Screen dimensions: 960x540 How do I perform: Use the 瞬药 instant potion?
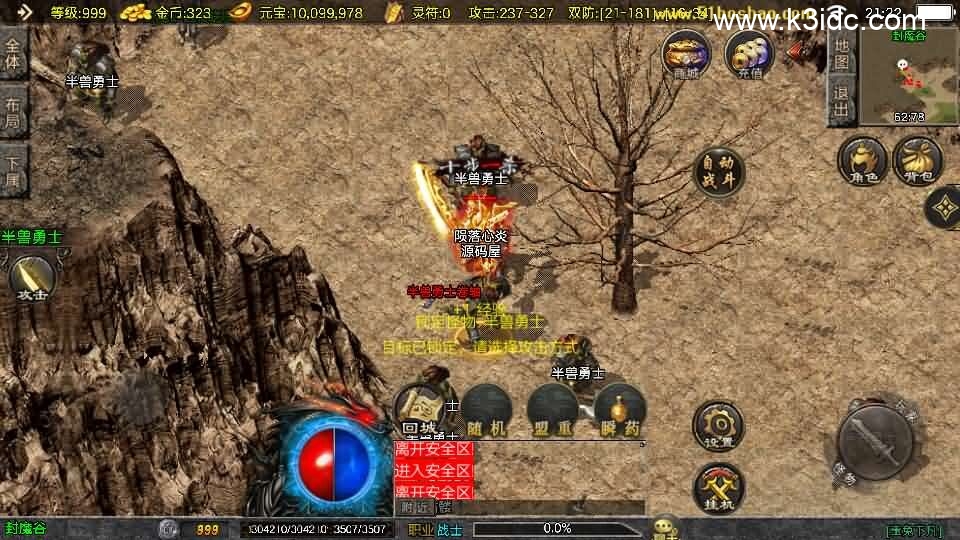pyautogui.click(x=620, y=410)
